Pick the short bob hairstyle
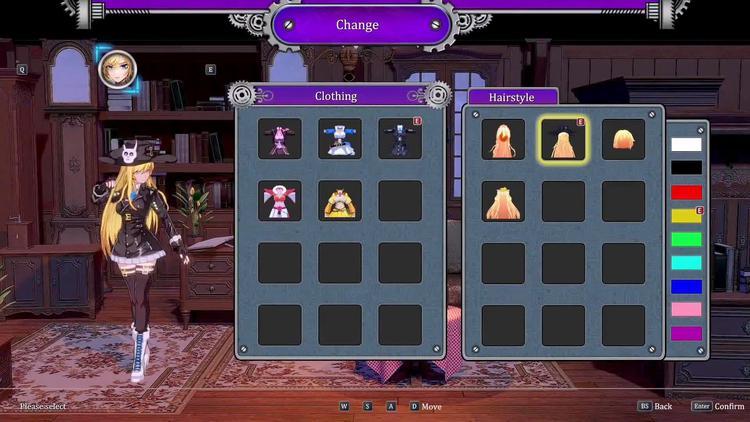The height and width of the screenshot is (422, 750). (623, 140)
